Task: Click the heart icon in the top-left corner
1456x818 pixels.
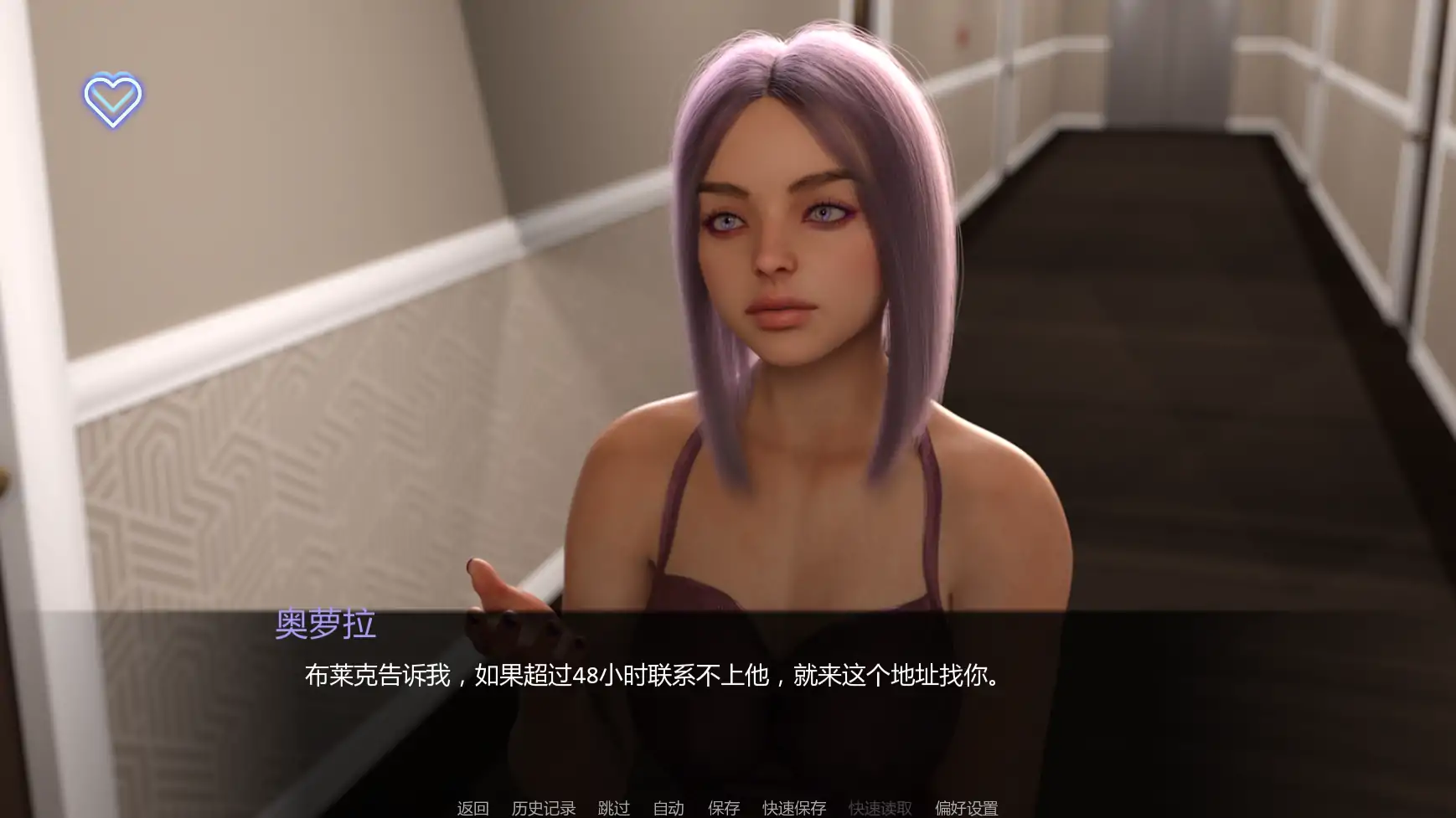Action: (x=112, y=98)
